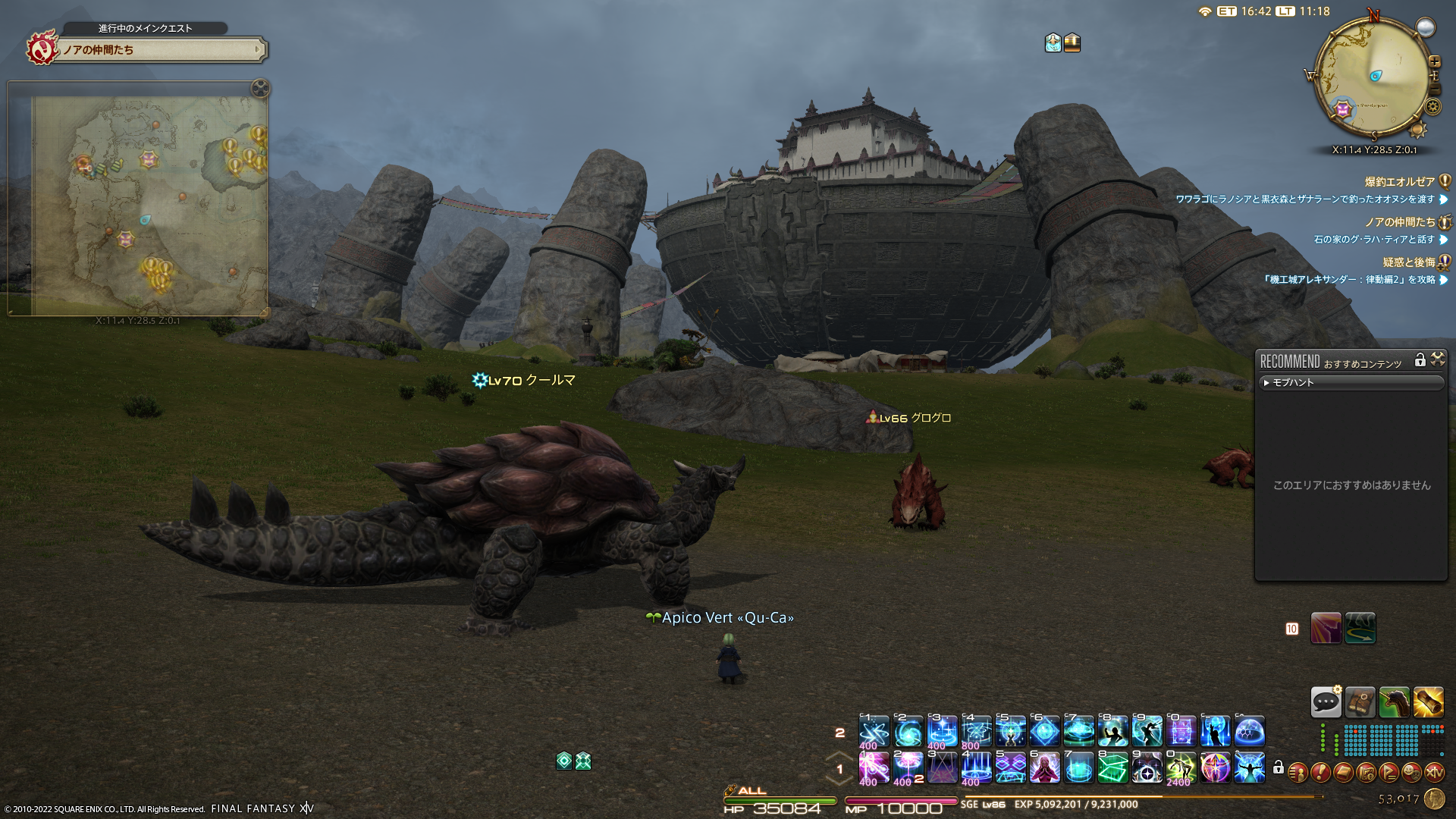The height and width of the screenshot is (819, 1456).
Task: Toggle the Recommend panel's padlock icon
Action: coord(1420,360)
